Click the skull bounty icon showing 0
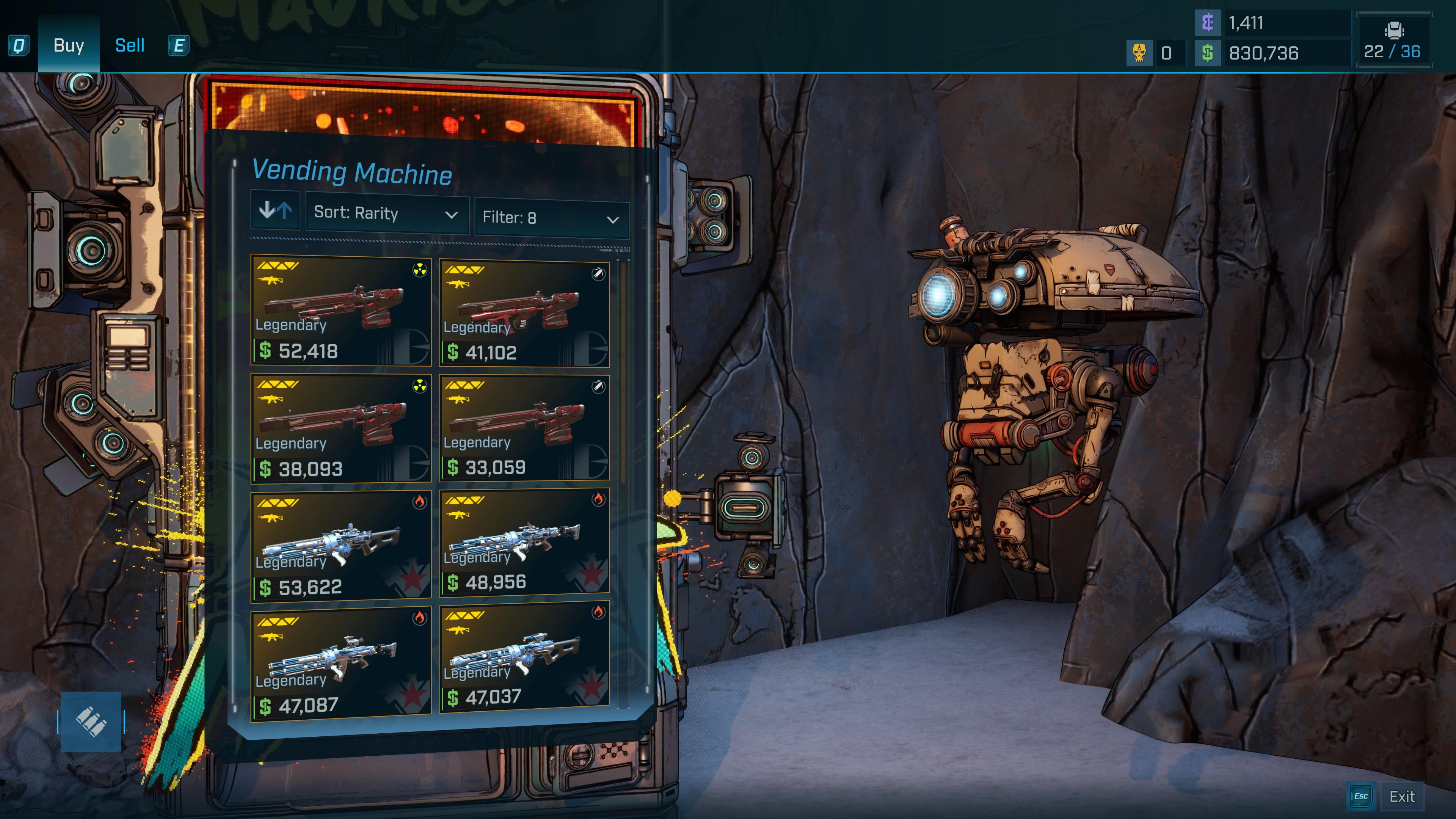This screenshot has height=819, width=1456. pos(1141,53)
